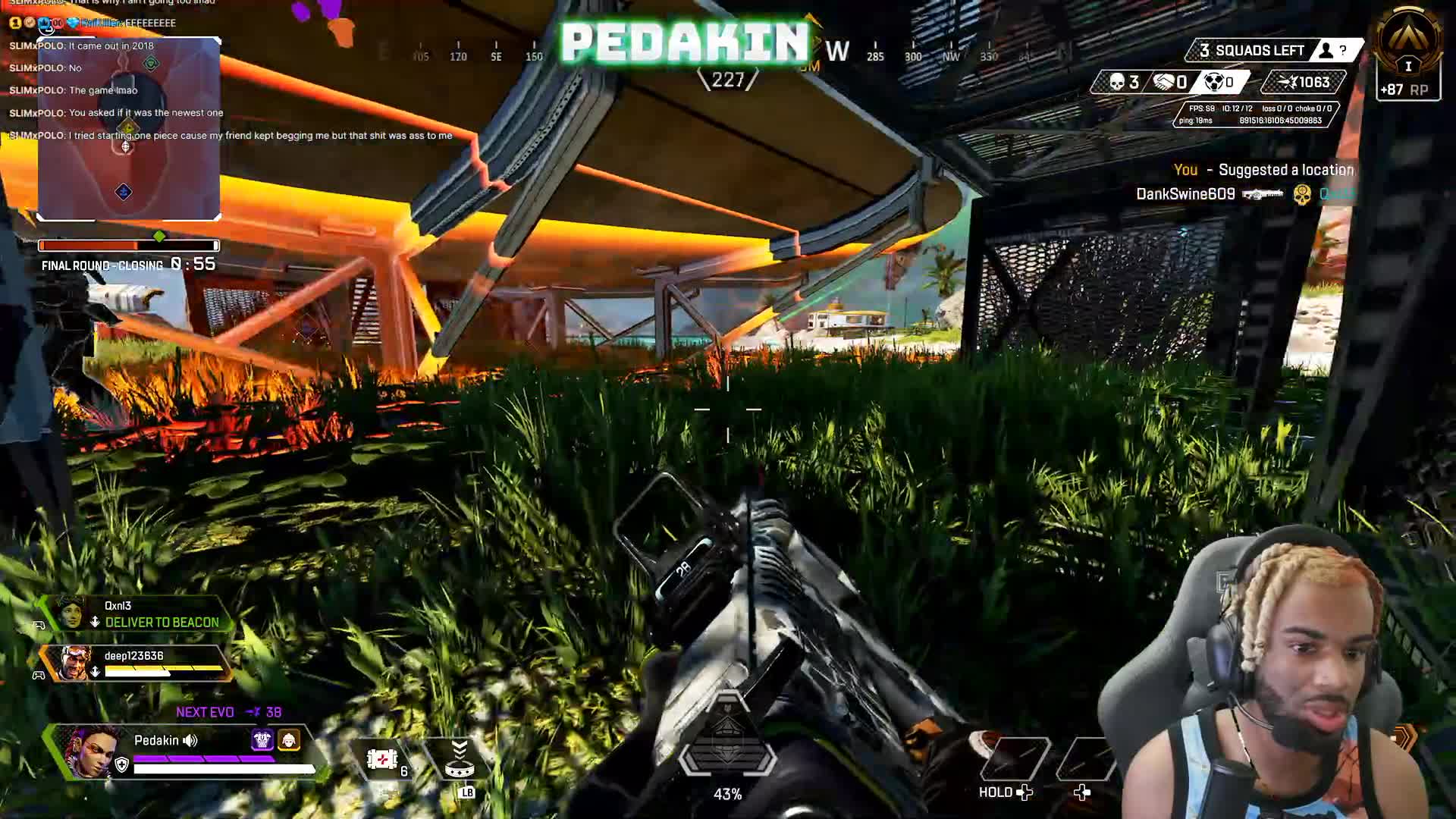
Task: Toggle the speaker icon beside Pedakin
Action: point(190,740)
